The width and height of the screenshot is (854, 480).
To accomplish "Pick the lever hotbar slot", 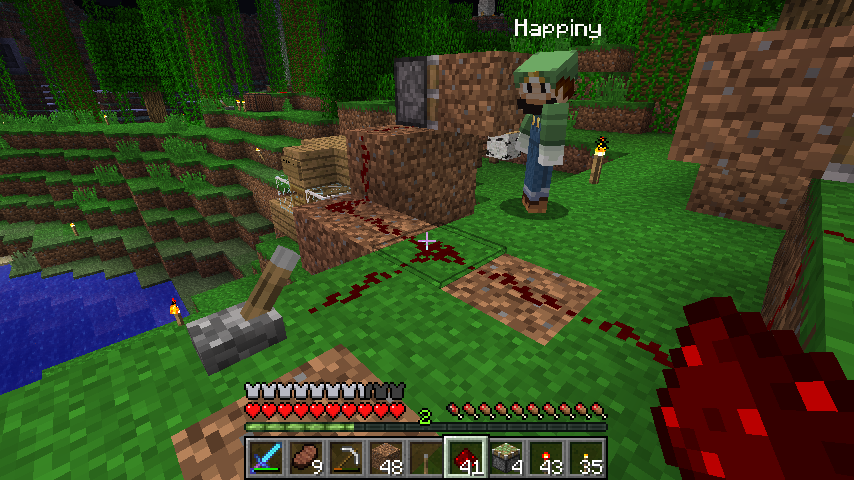I will pos(426,460).
